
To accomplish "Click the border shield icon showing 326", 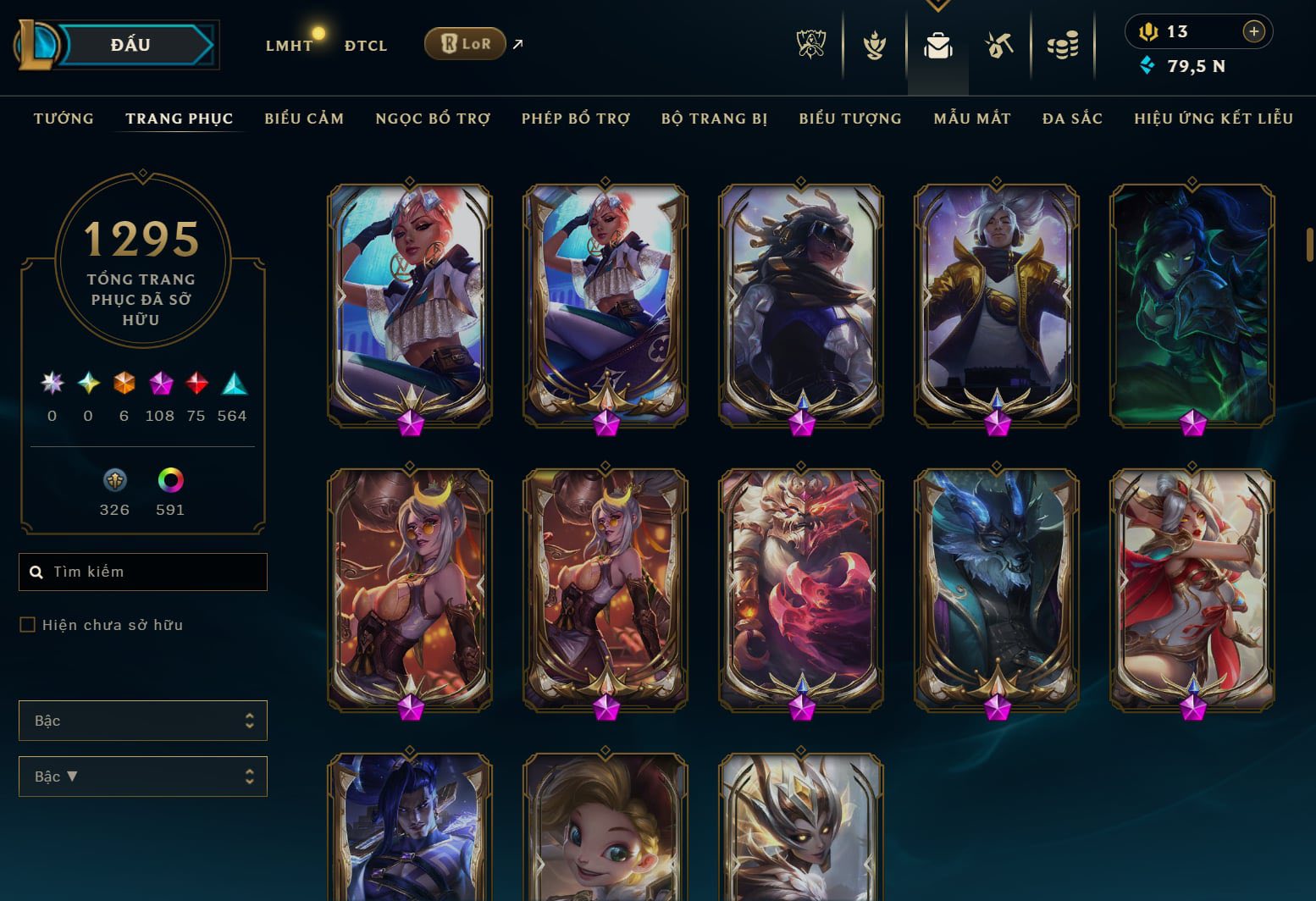I will point(114,478).
